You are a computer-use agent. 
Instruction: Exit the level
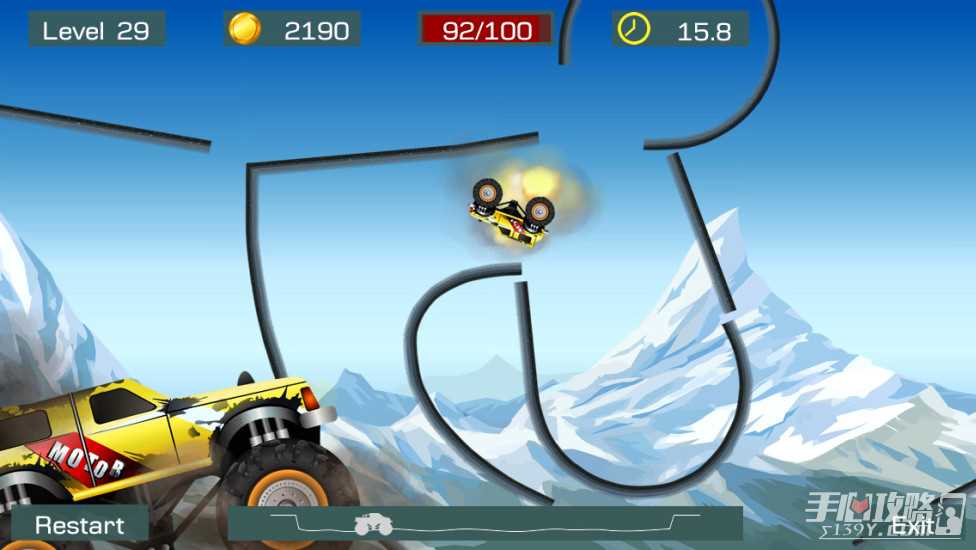[x=911, y=526]
